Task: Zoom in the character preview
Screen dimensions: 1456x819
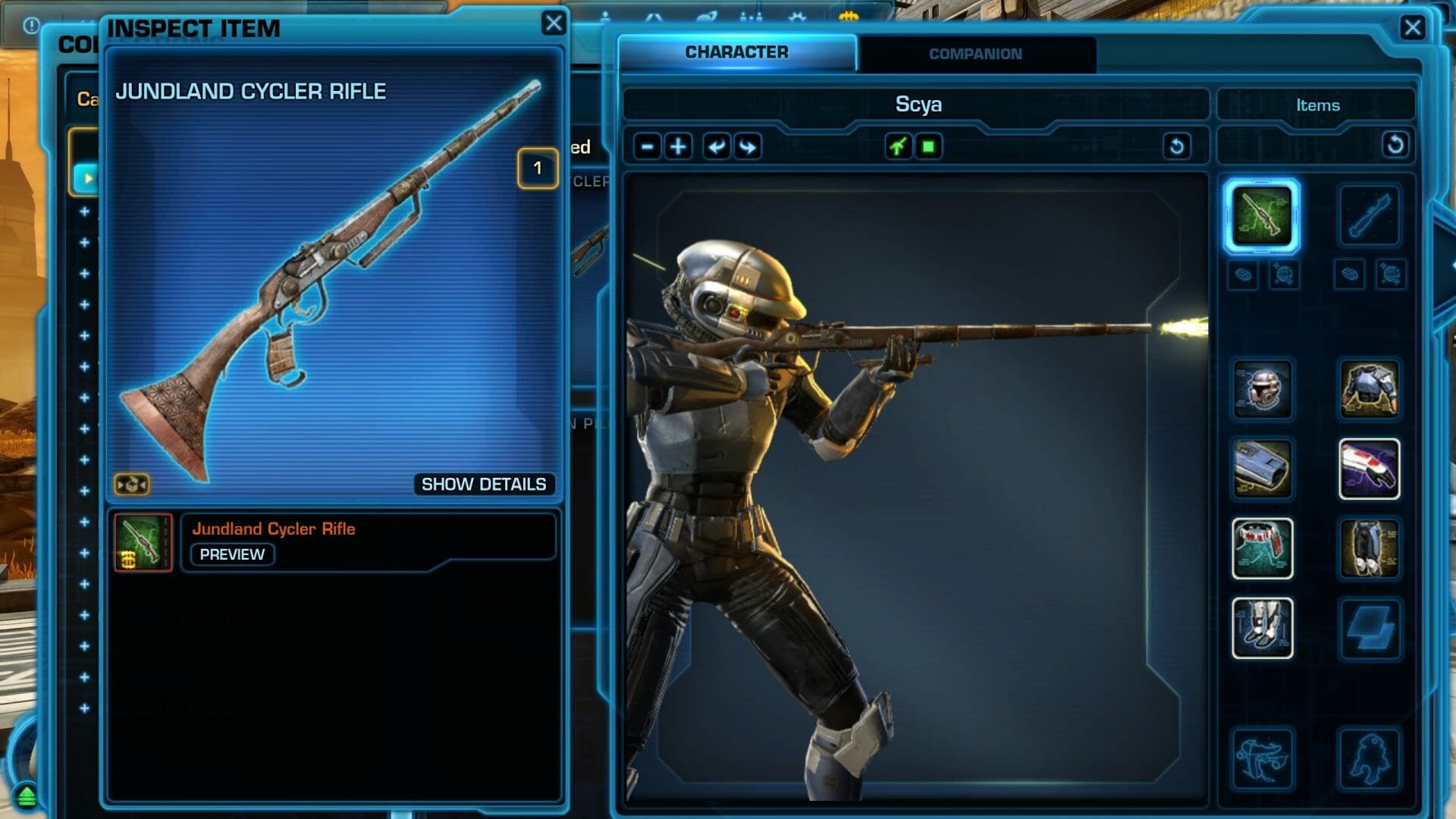Action: (679, 146)
